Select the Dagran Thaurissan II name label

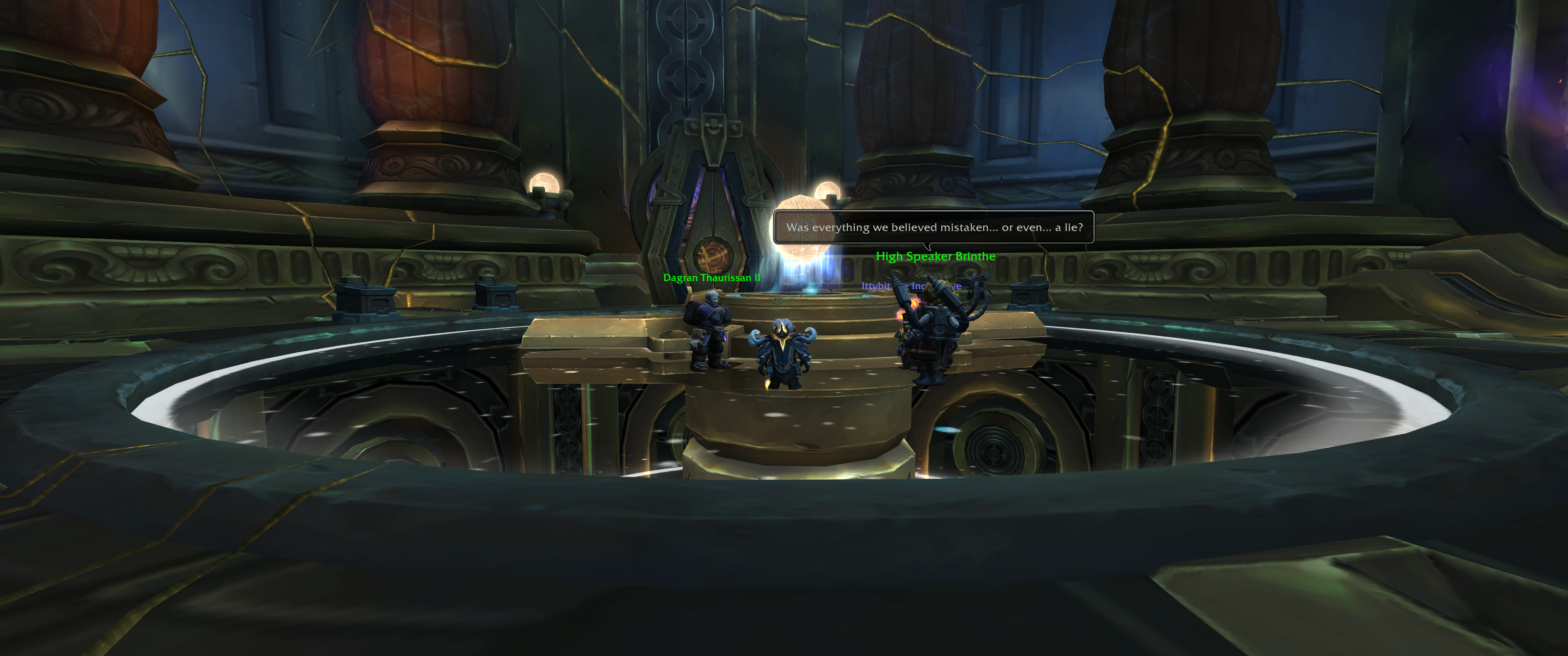coord(711,277)
